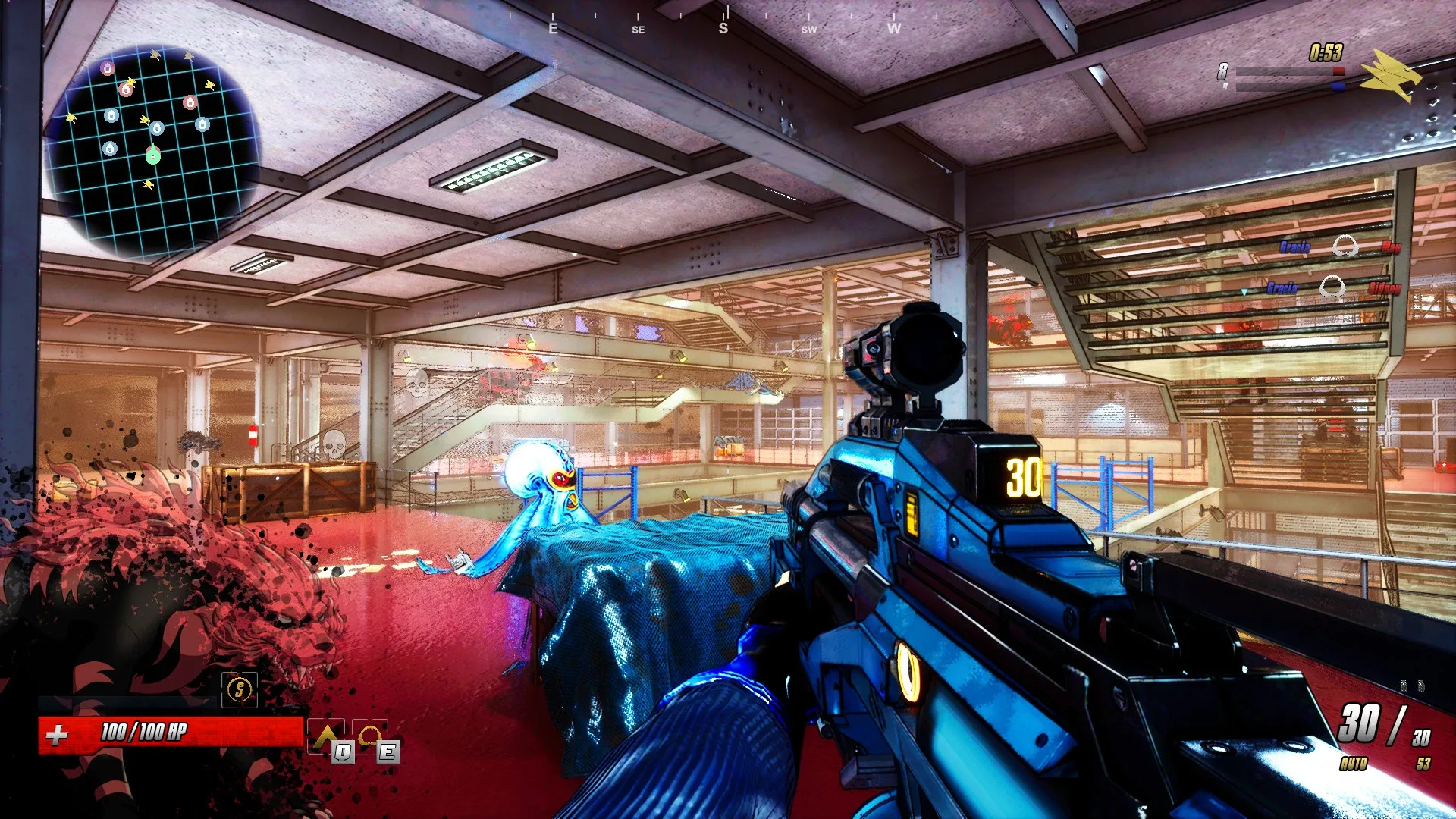Click the blue team score marker
The image size is (1456, 819).
[x=1338, y=85]
